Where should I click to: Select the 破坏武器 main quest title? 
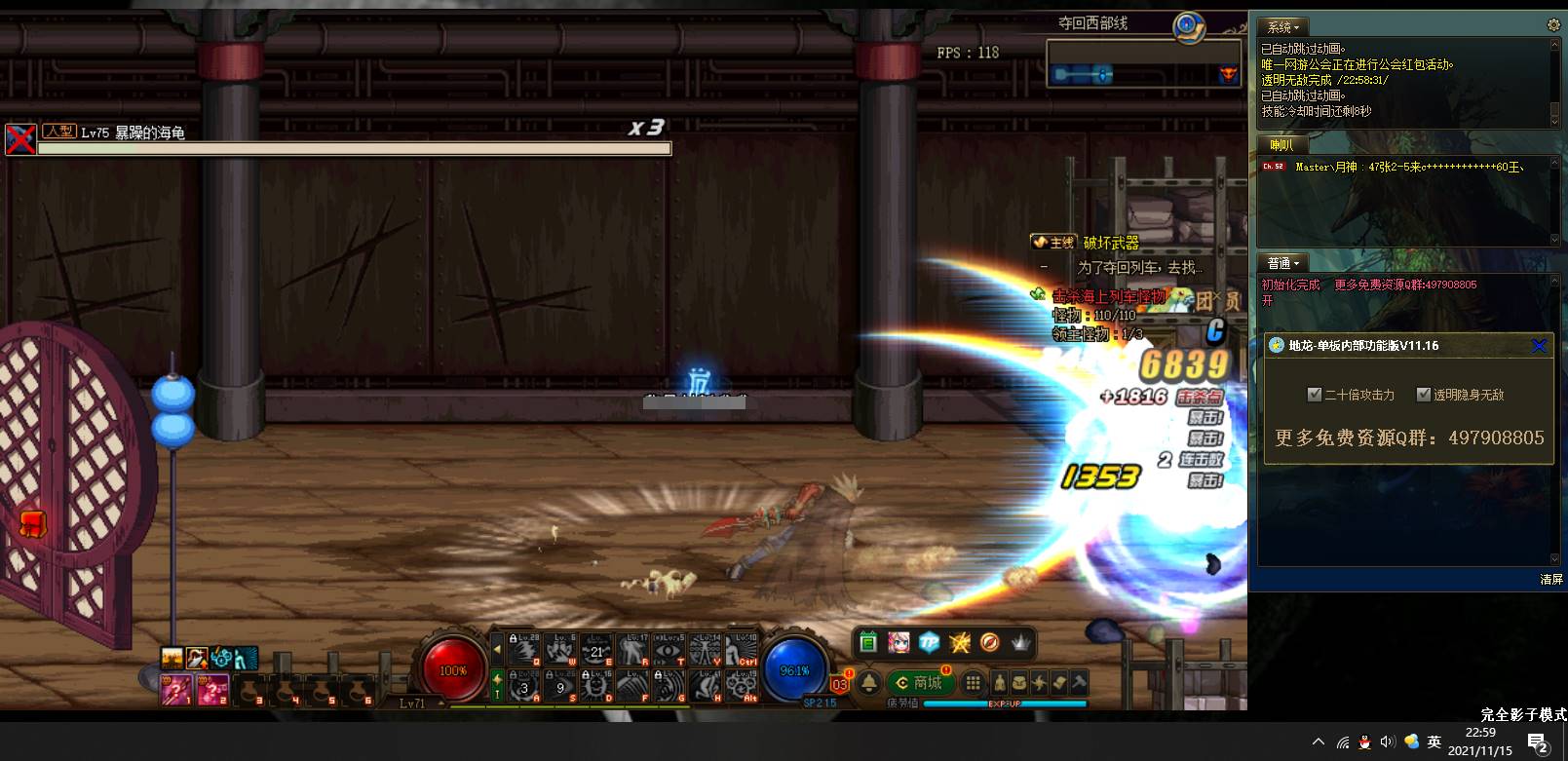1113,243
